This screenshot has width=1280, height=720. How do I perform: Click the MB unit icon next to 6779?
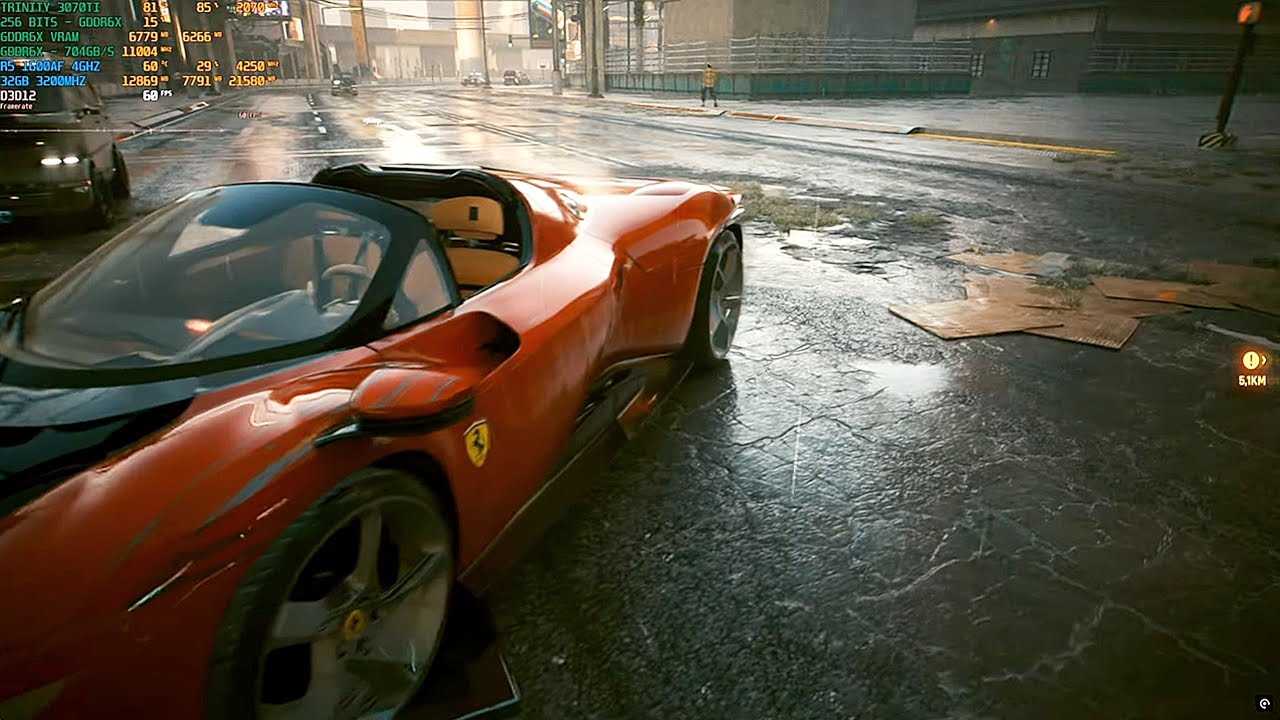click(x=163, y=35)
